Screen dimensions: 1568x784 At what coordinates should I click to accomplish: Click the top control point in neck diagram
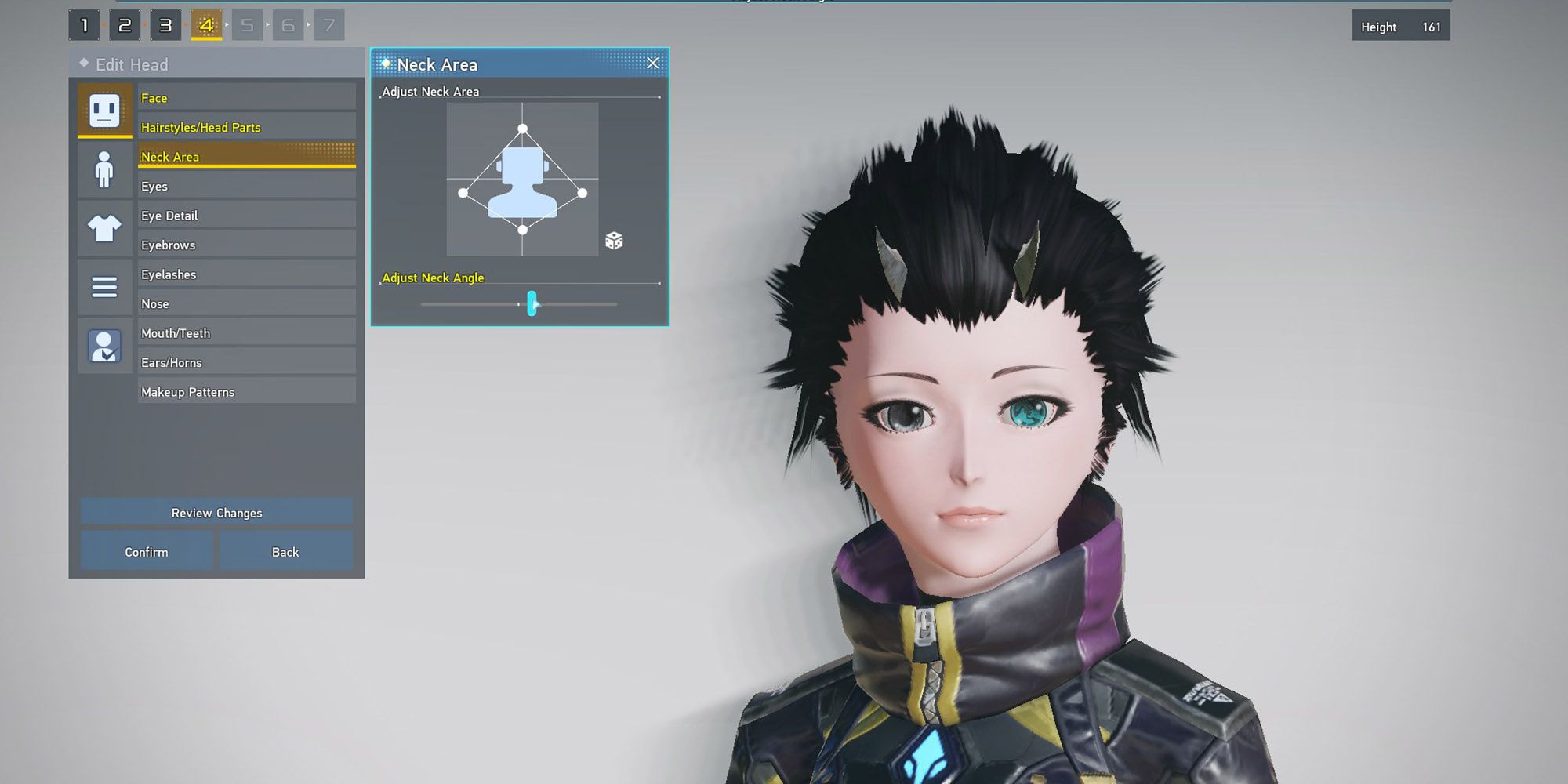point(521,126)
